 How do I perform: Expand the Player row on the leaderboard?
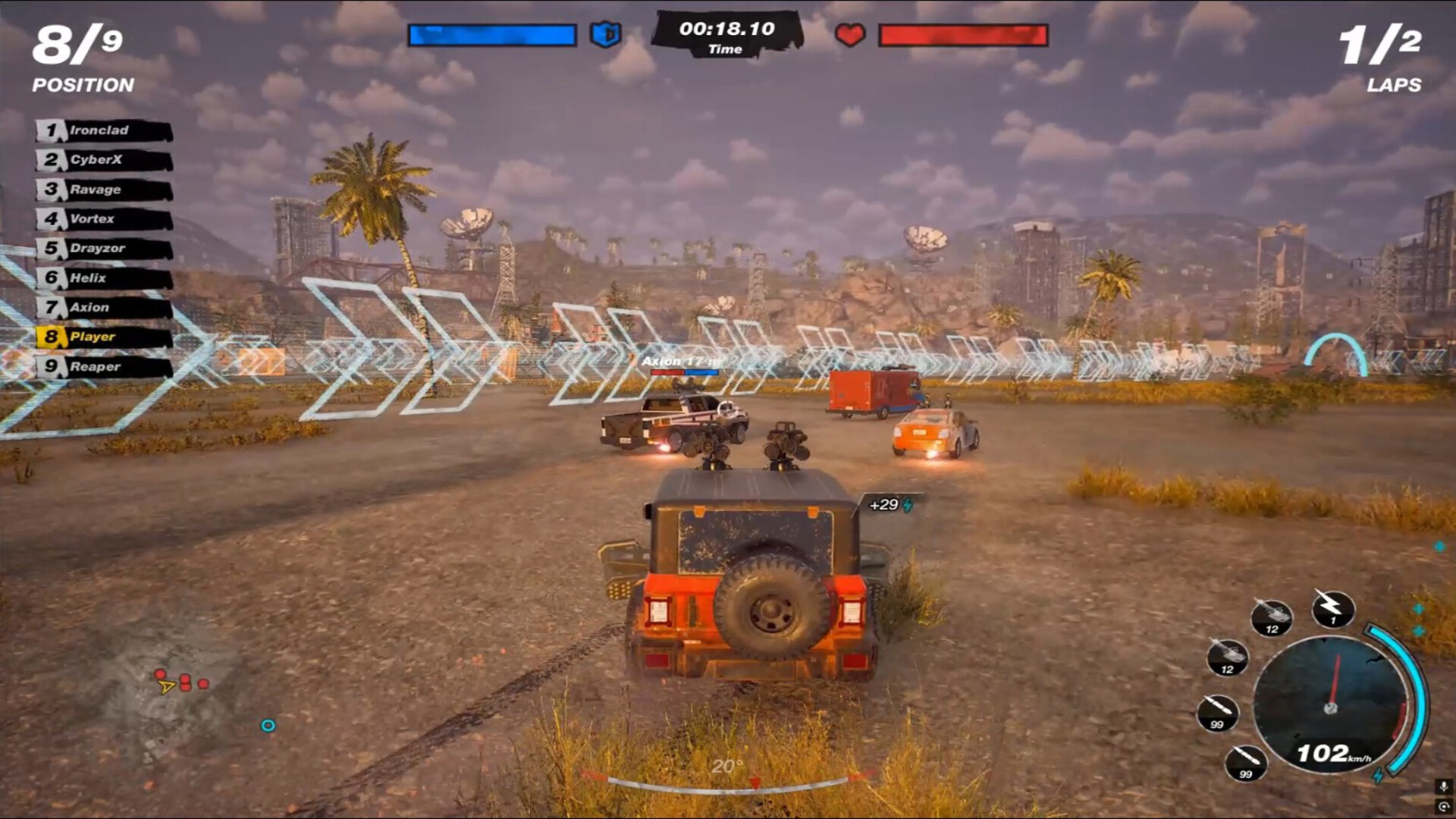[87, 337]
